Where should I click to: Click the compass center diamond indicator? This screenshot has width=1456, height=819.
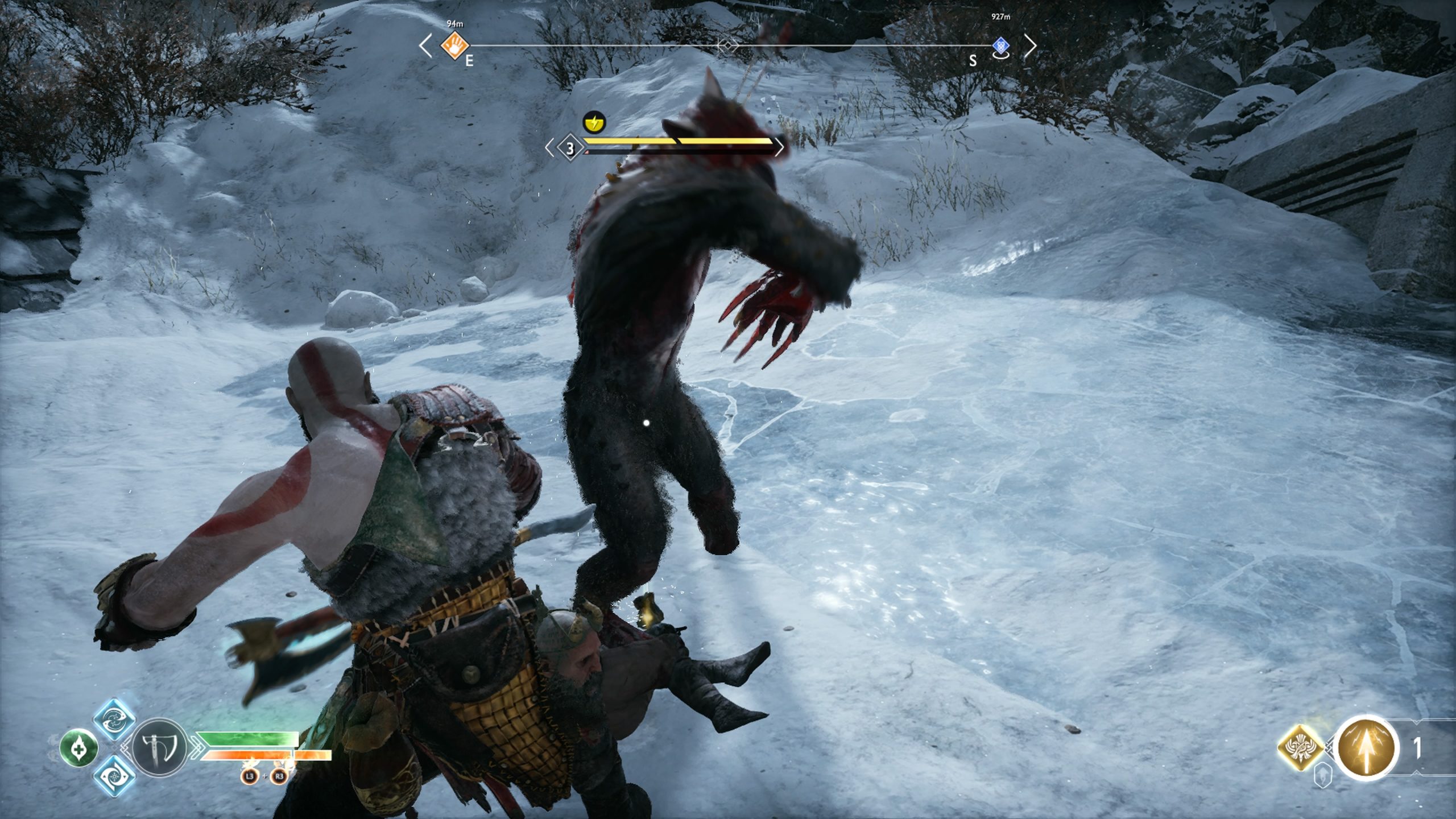[x=727, y=45]
